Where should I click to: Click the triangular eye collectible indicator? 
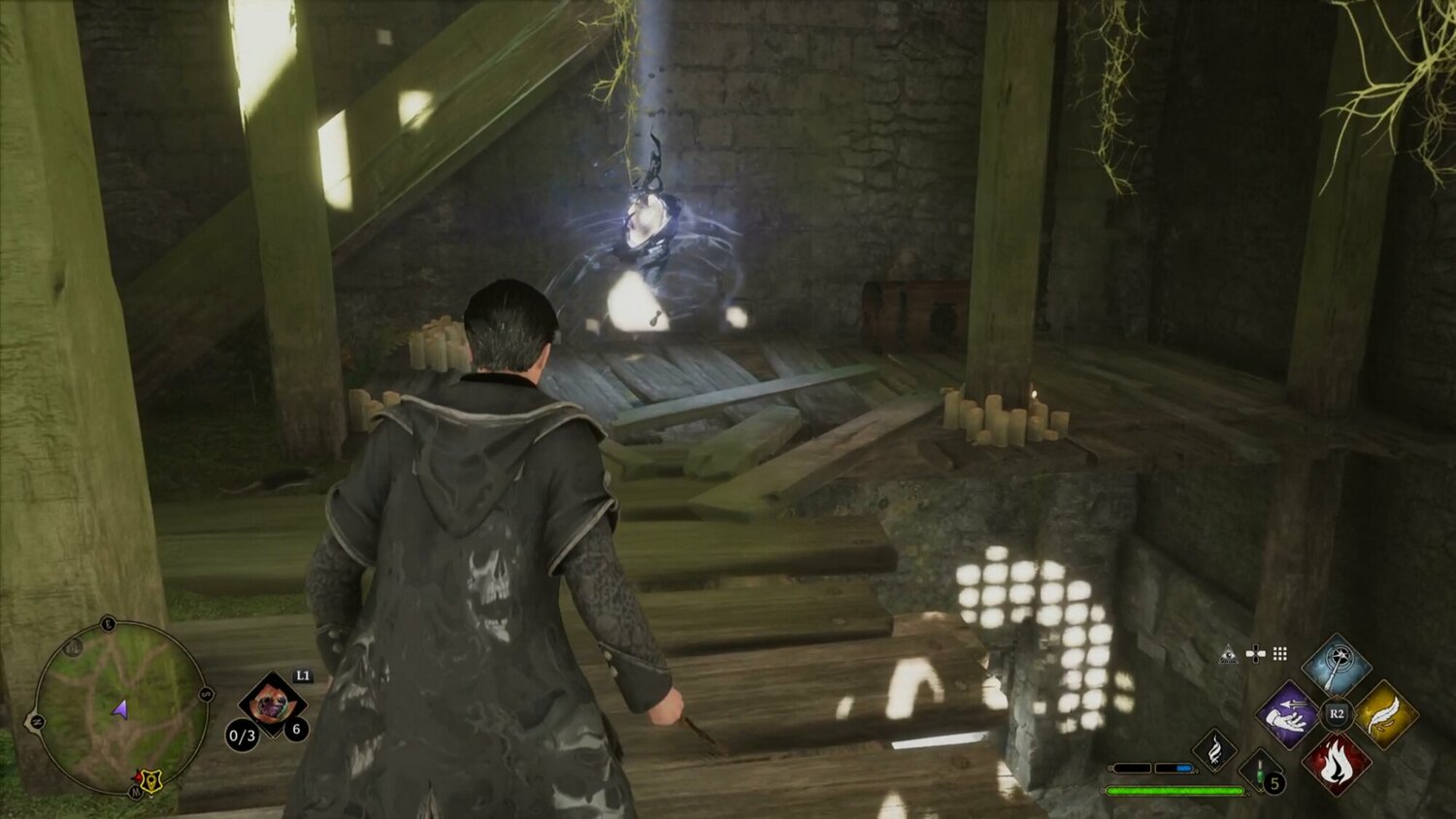pyautogui.click(x=1229, y=653)
